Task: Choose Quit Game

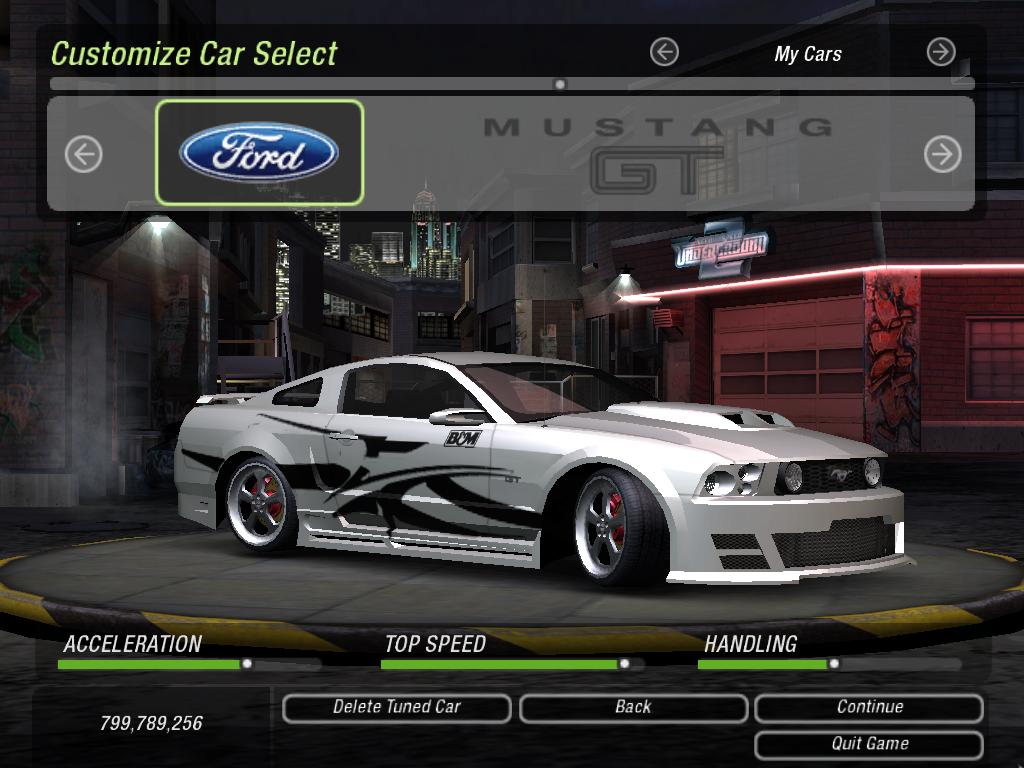Action: [869, 744]
